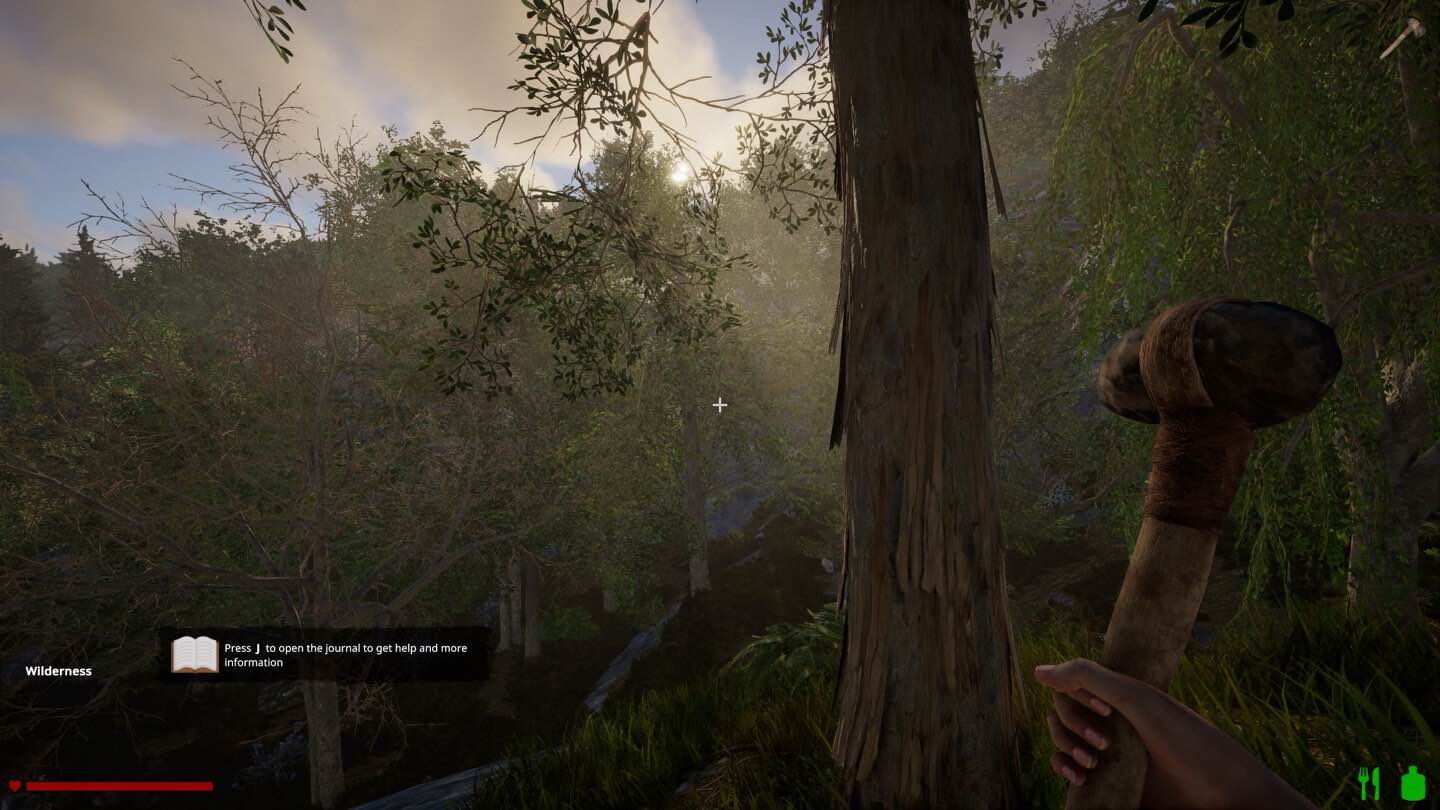Select the green water bottle thirst icon

coord(1413,782)
